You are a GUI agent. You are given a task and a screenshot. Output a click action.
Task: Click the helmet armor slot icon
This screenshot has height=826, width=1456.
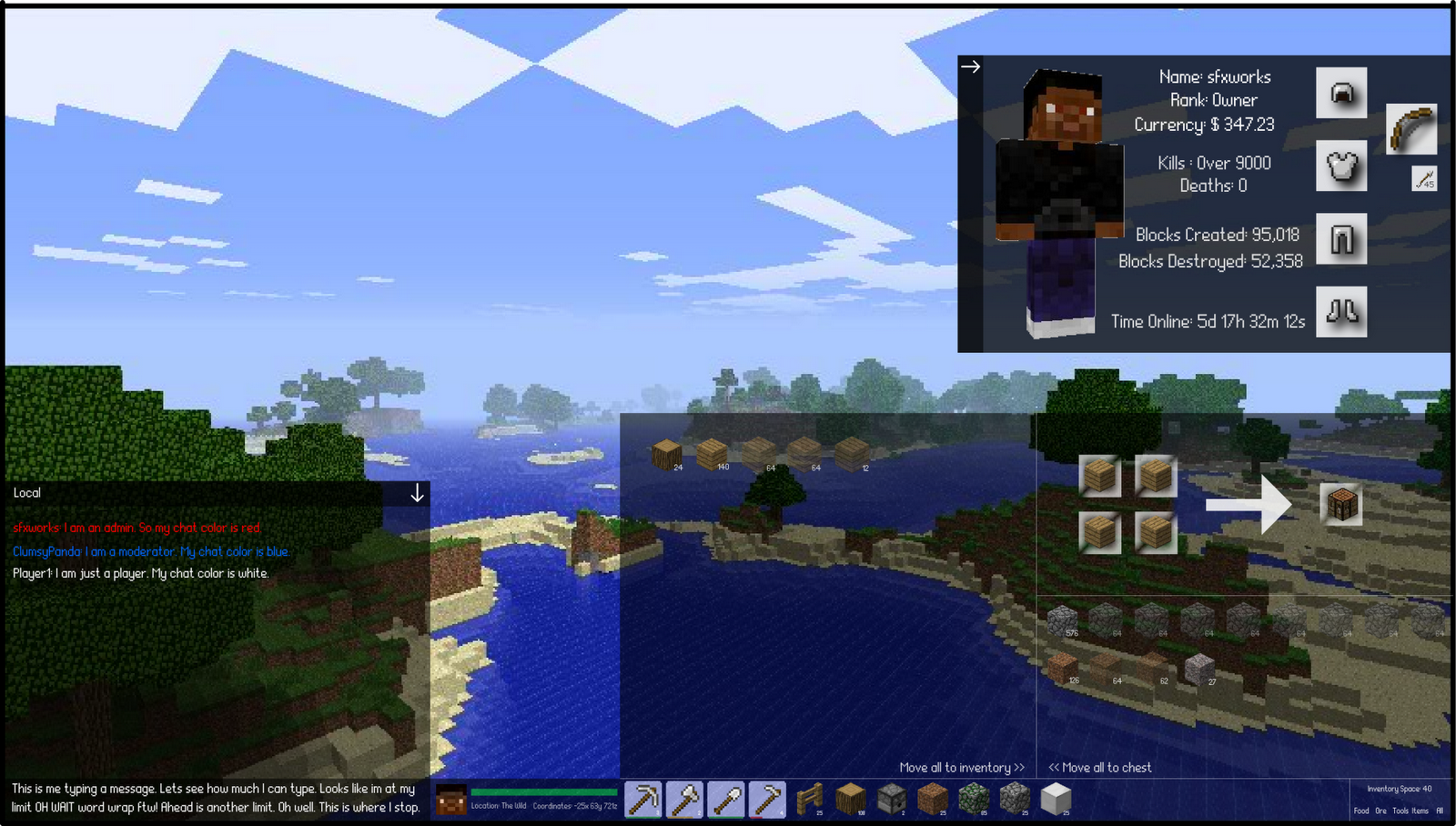pos(1342,93)
